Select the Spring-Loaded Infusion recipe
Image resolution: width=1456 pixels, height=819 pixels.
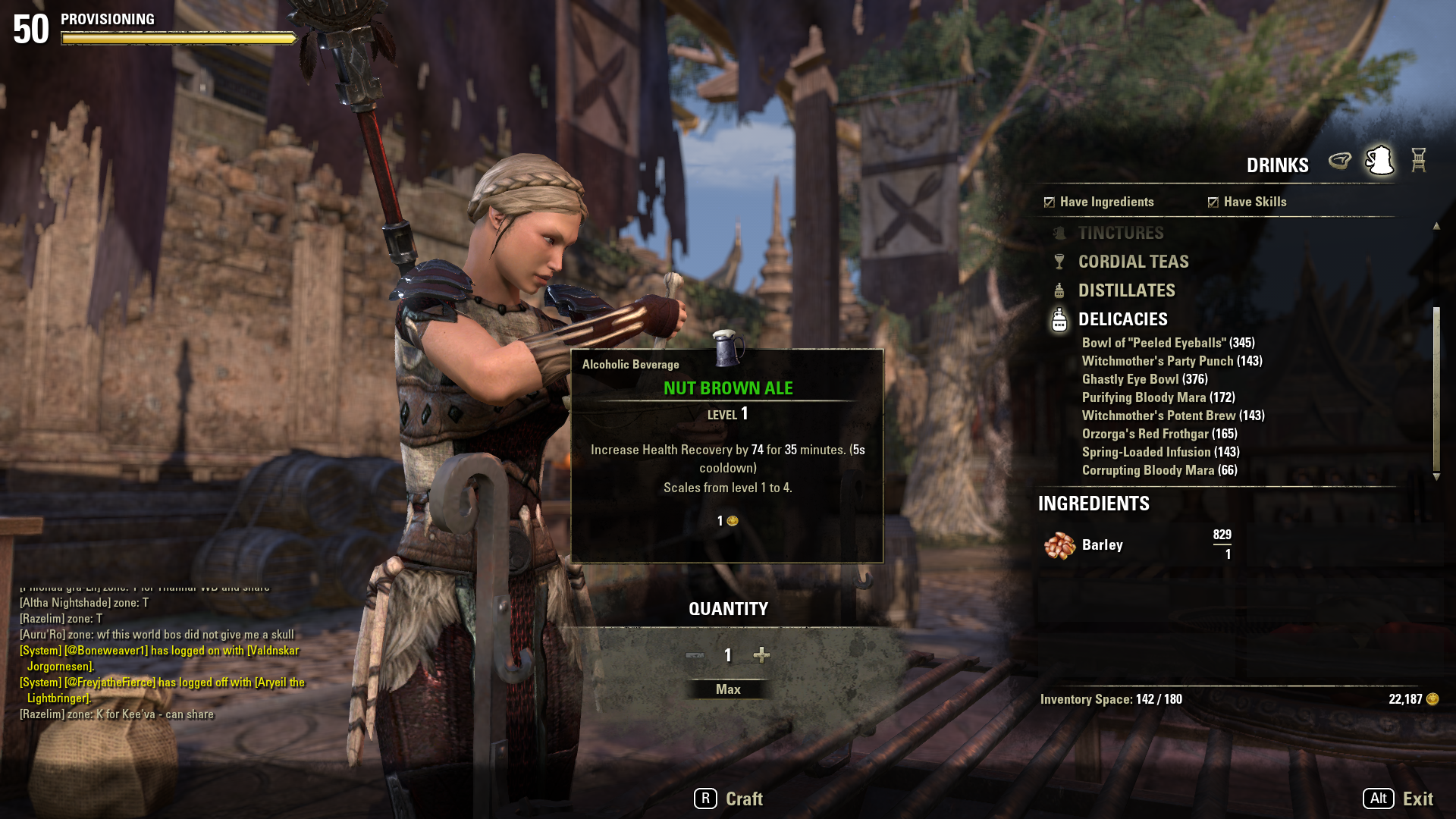[x=1160, y=453]
